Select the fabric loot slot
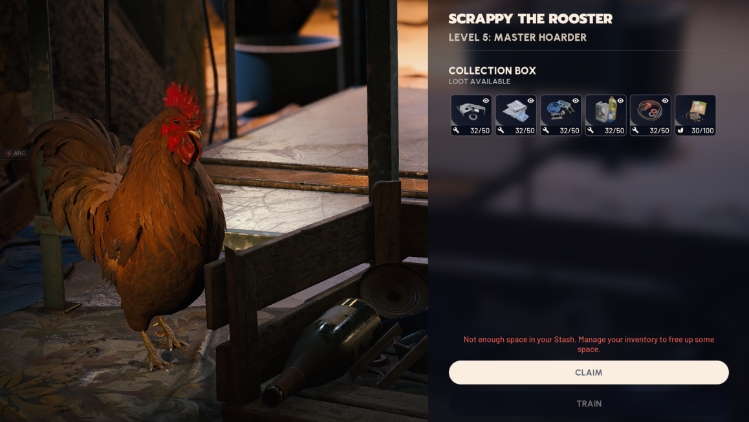The image size is (749, 422). (515, 115)
